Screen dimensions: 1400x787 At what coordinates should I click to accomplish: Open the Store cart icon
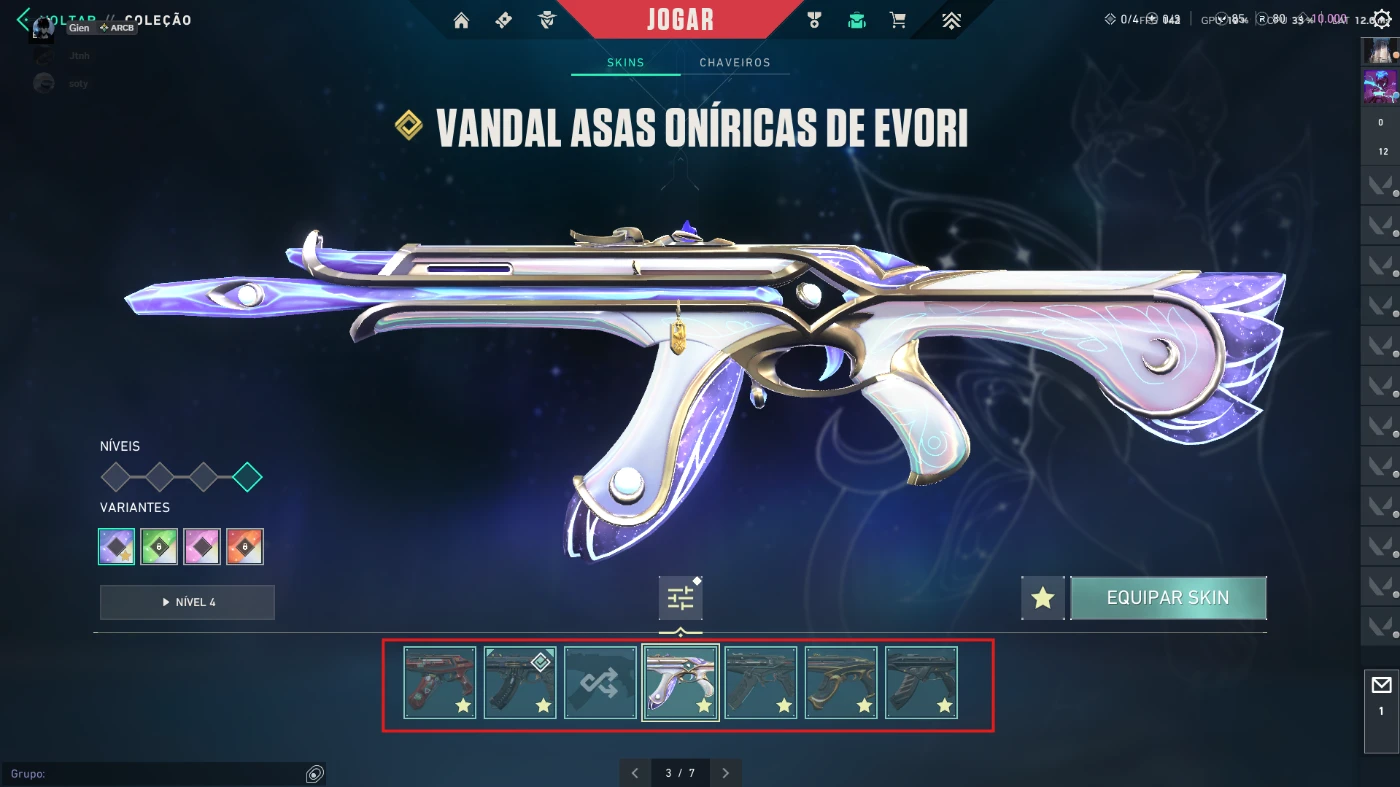click(x=898, y=20)
